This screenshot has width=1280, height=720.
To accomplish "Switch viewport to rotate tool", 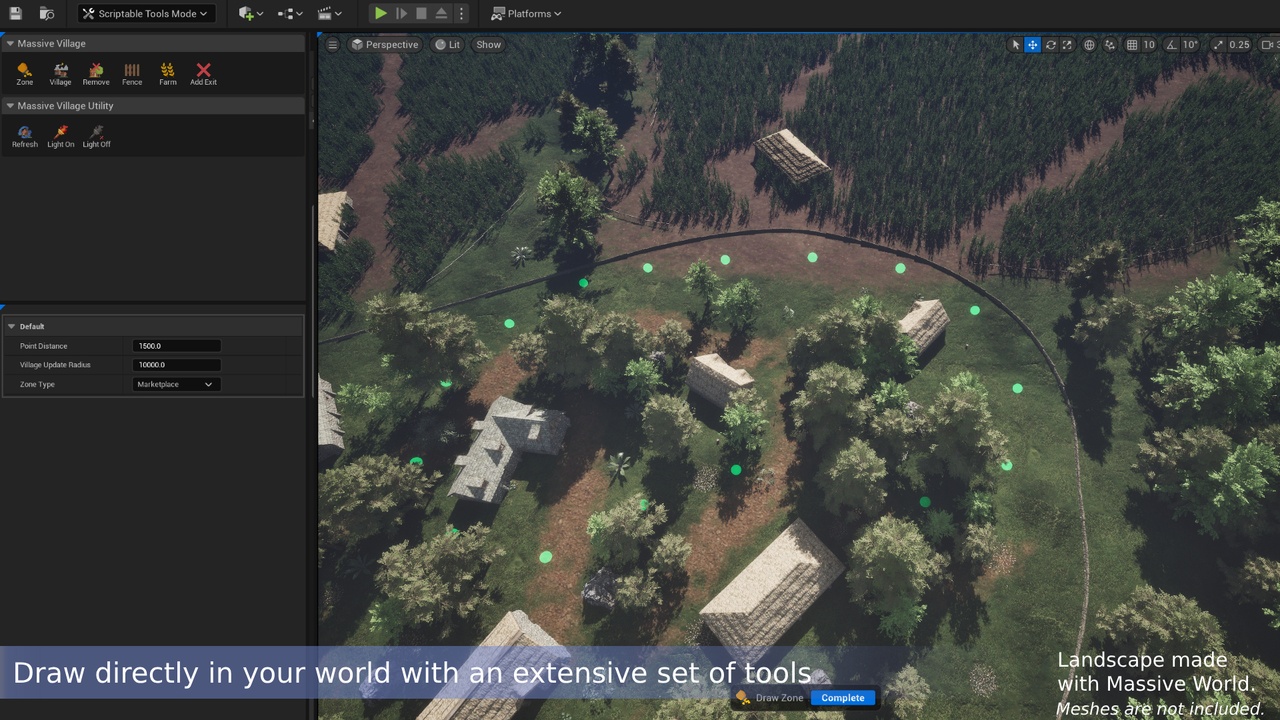I will point(1049,44).
